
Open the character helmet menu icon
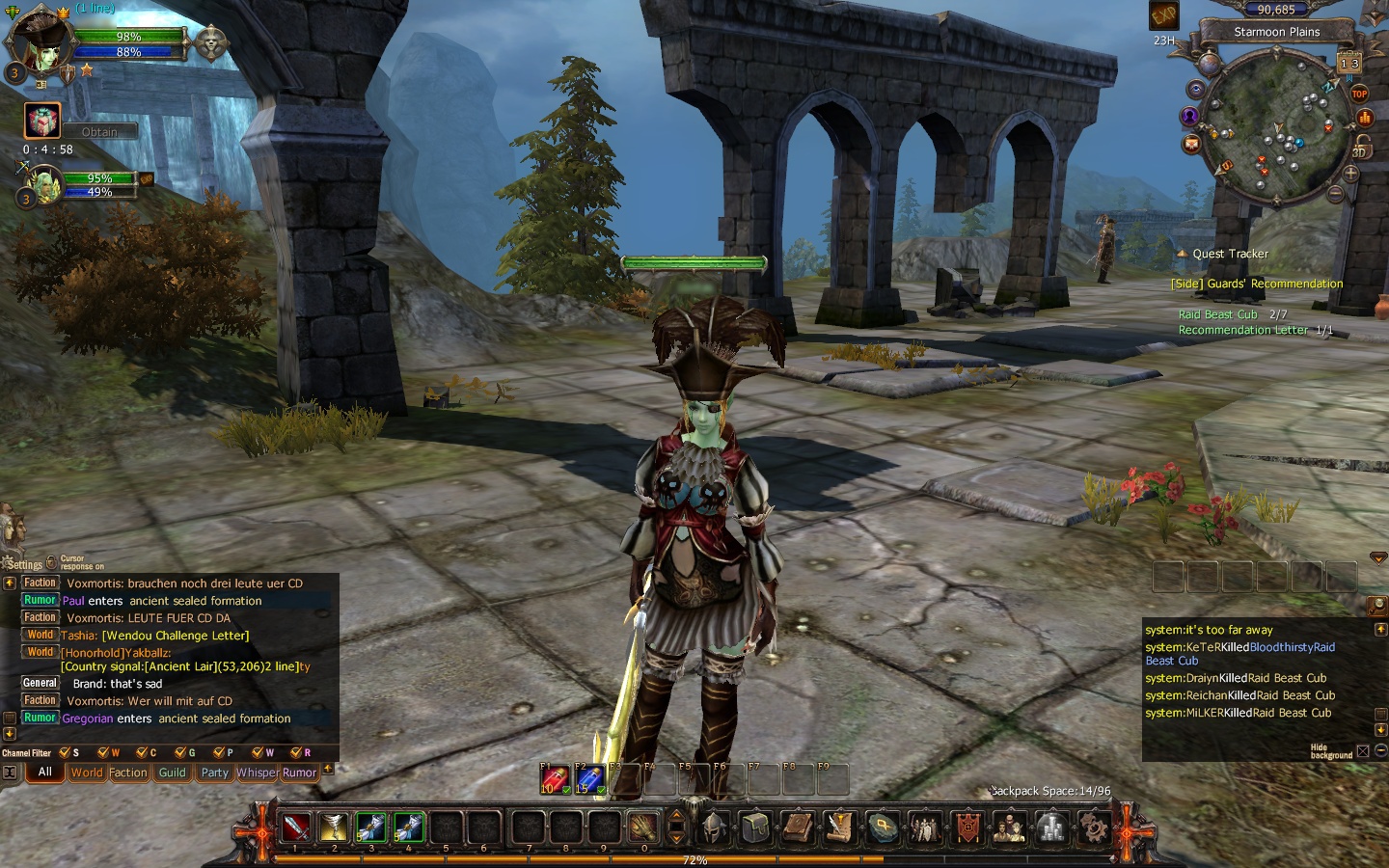714,827
